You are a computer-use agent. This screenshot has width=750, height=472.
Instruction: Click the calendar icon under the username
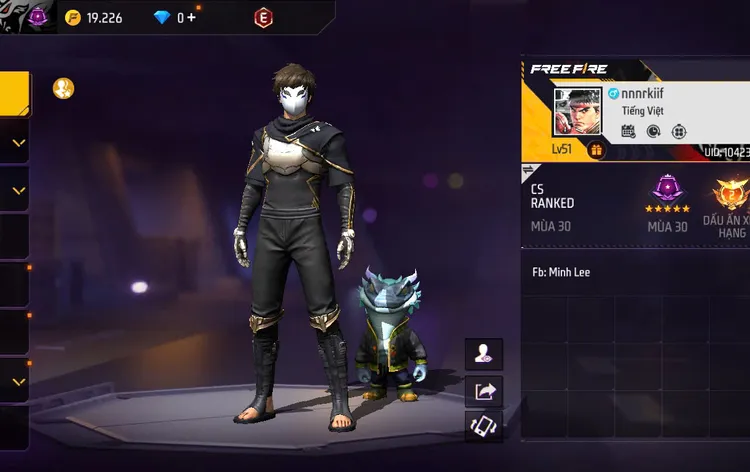[628, 131]
